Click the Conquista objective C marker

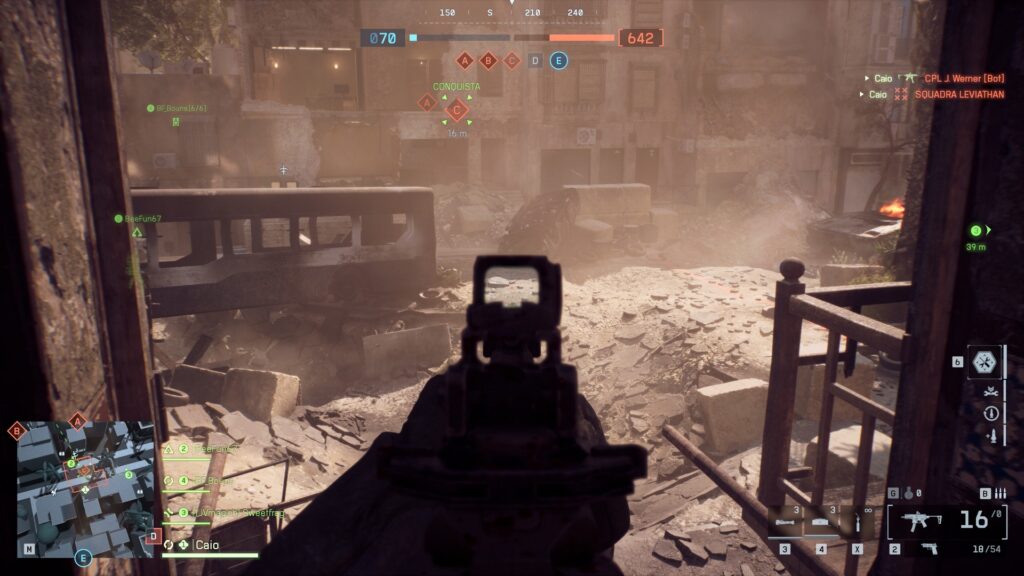457,111
